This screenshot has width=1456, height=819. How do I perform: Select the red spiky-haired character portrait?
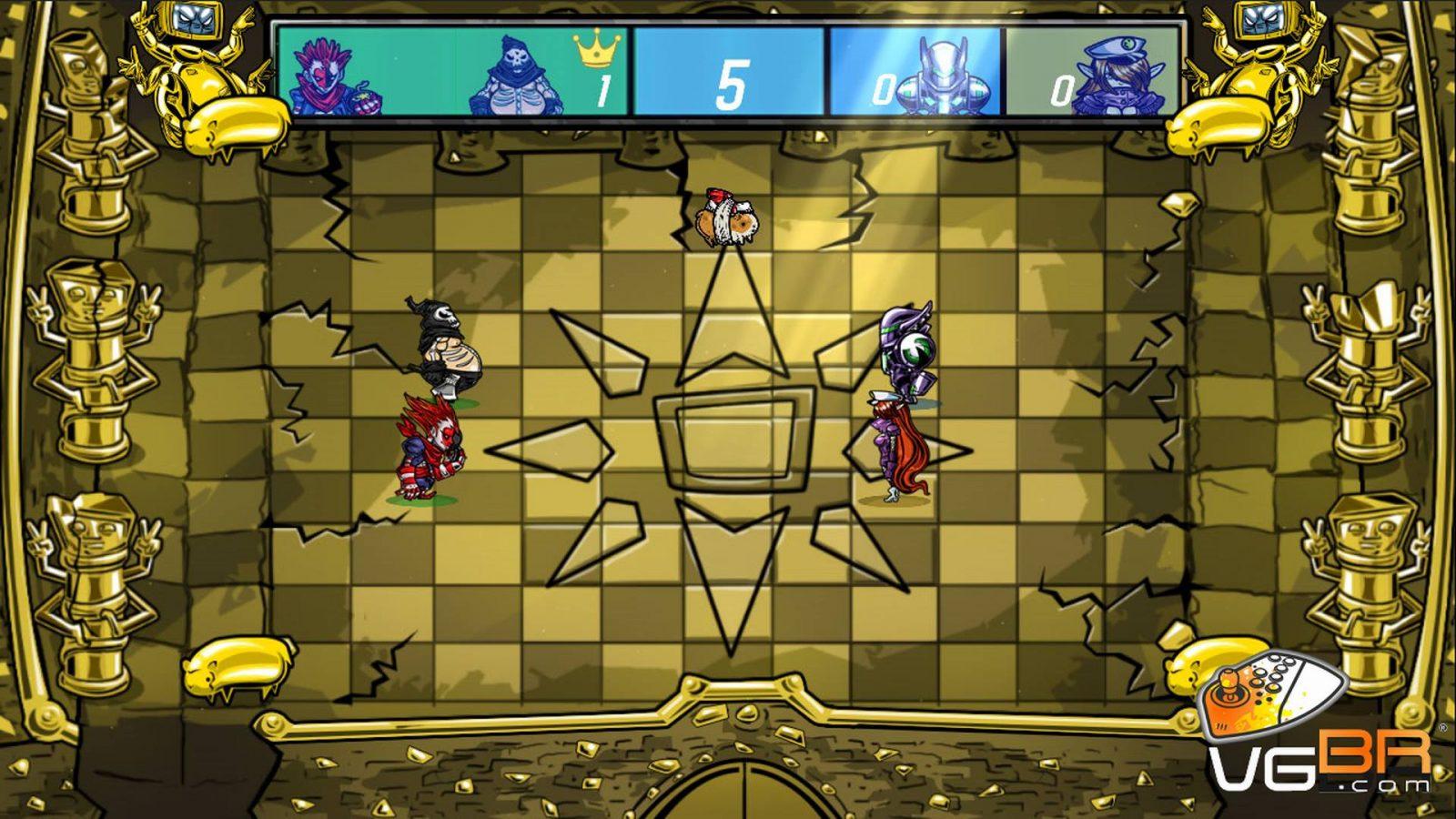[332, 73]
